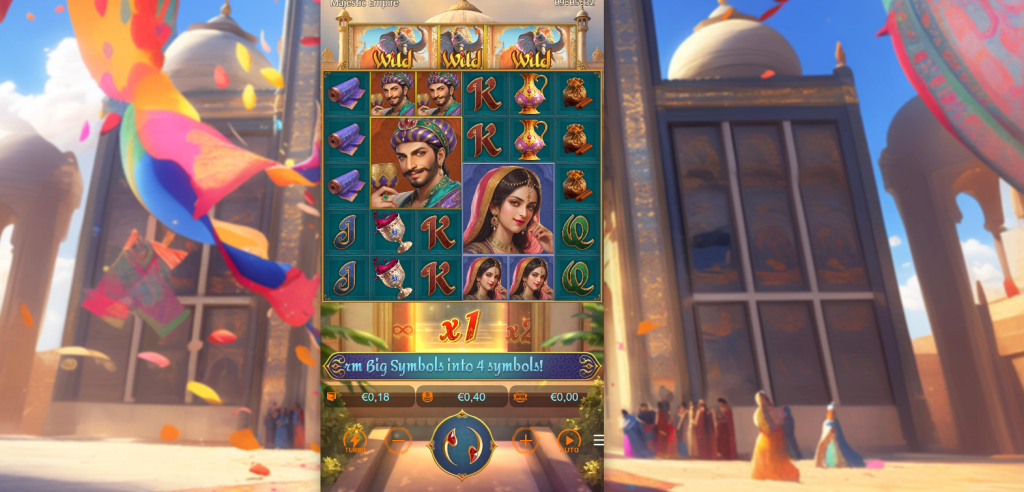This screenshot has height=492, width=1024.
Task: Start Auto spin mode
Action: point(569,440)
